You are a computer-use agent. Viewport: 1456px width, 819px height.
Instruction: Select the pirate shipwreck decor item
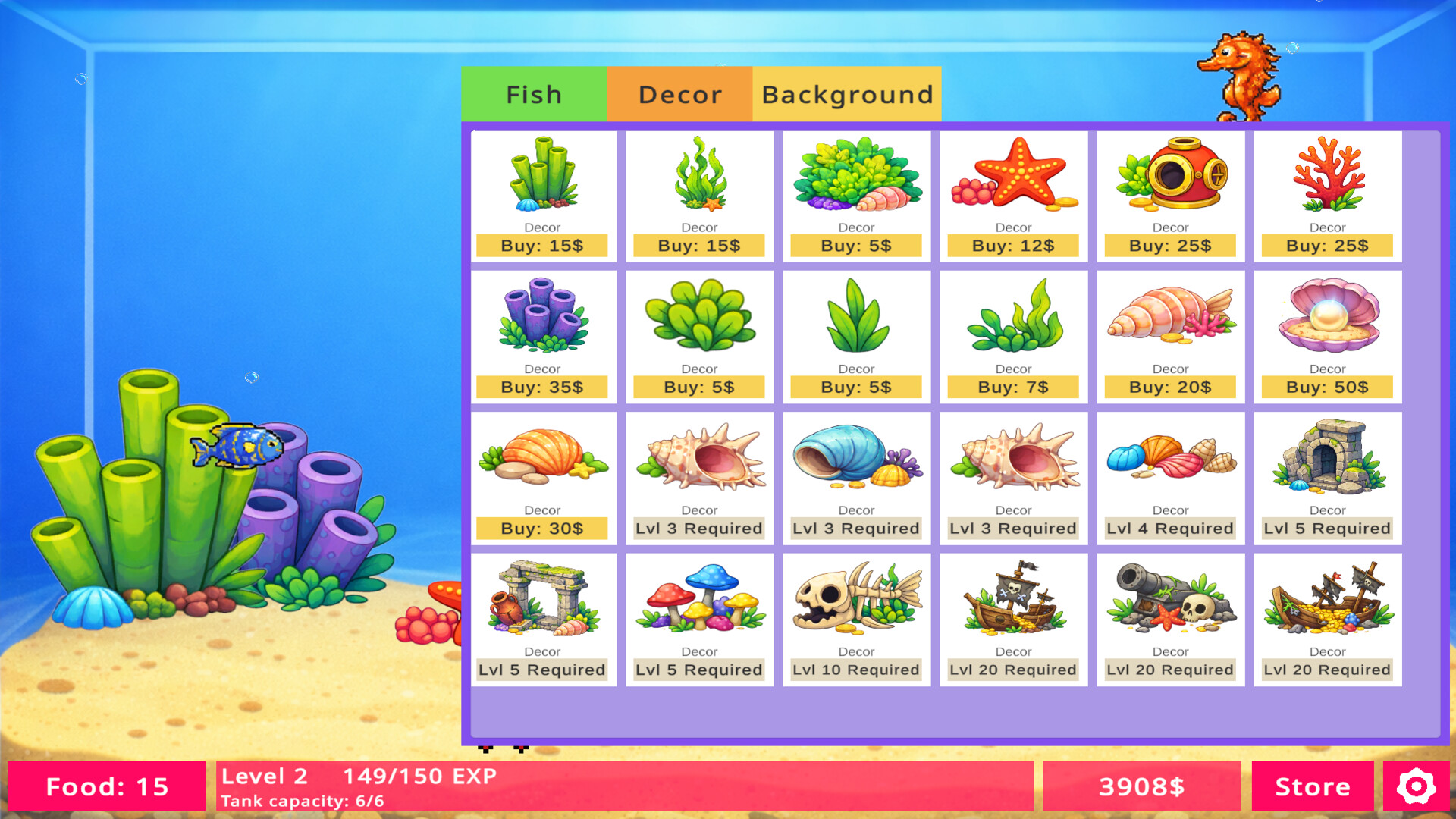coord(1013,603)
